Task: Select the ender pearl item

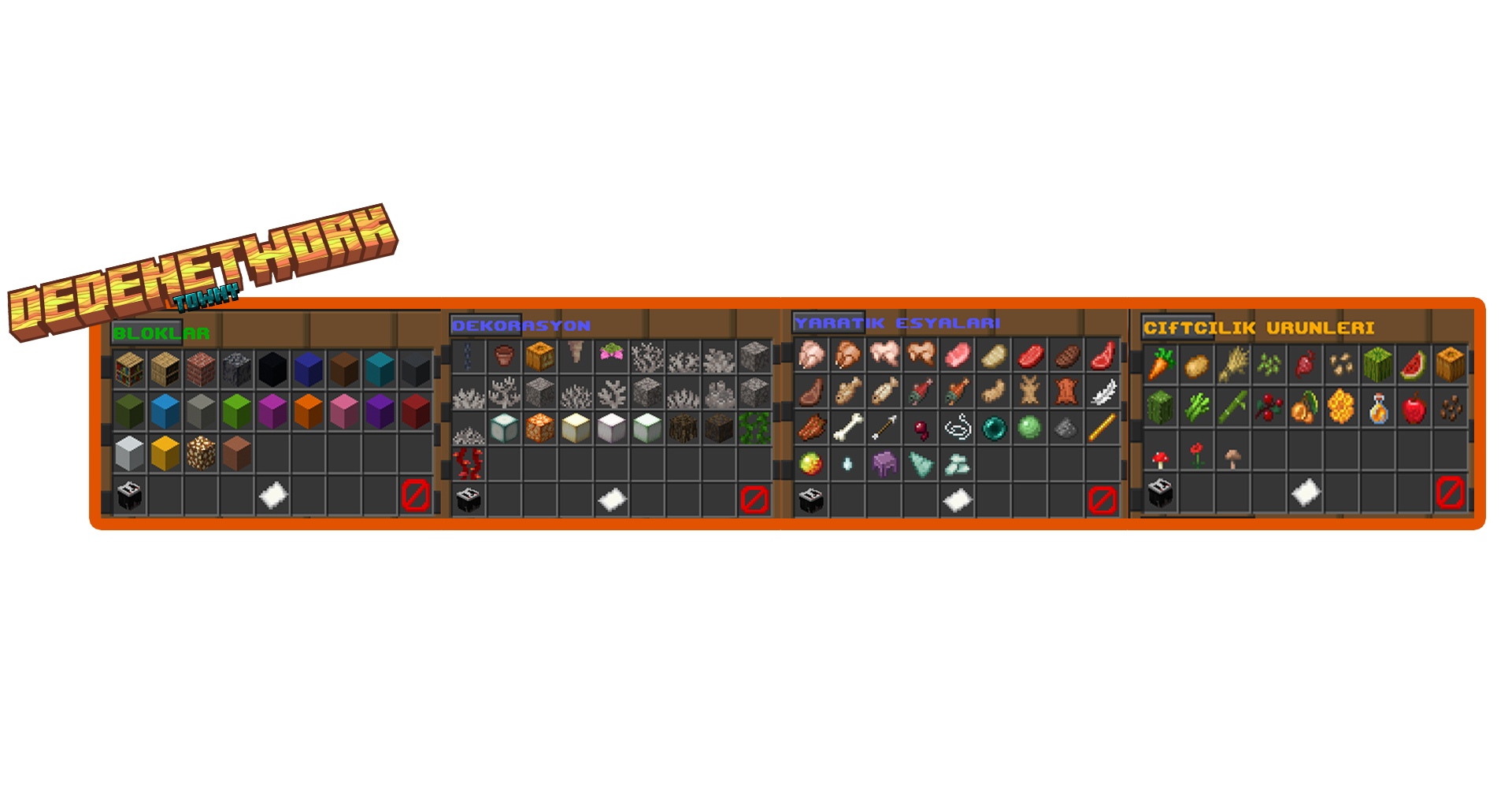Action: [x=994, y=428]
